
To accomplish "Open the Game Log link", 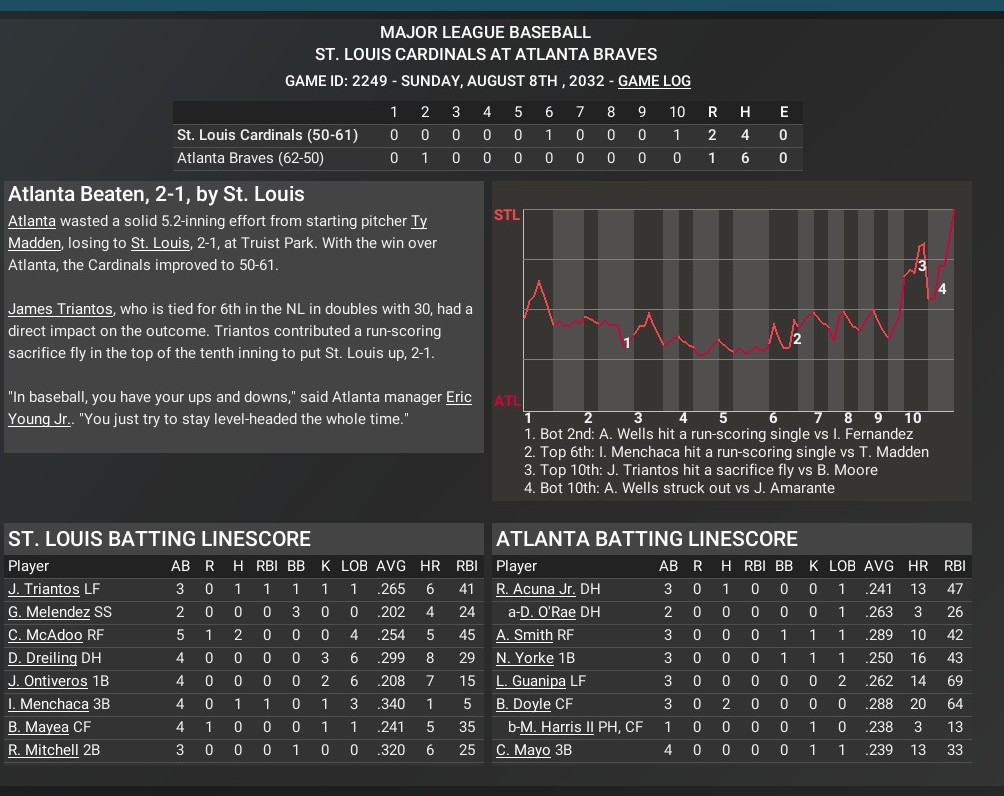I will coord(654,81).
